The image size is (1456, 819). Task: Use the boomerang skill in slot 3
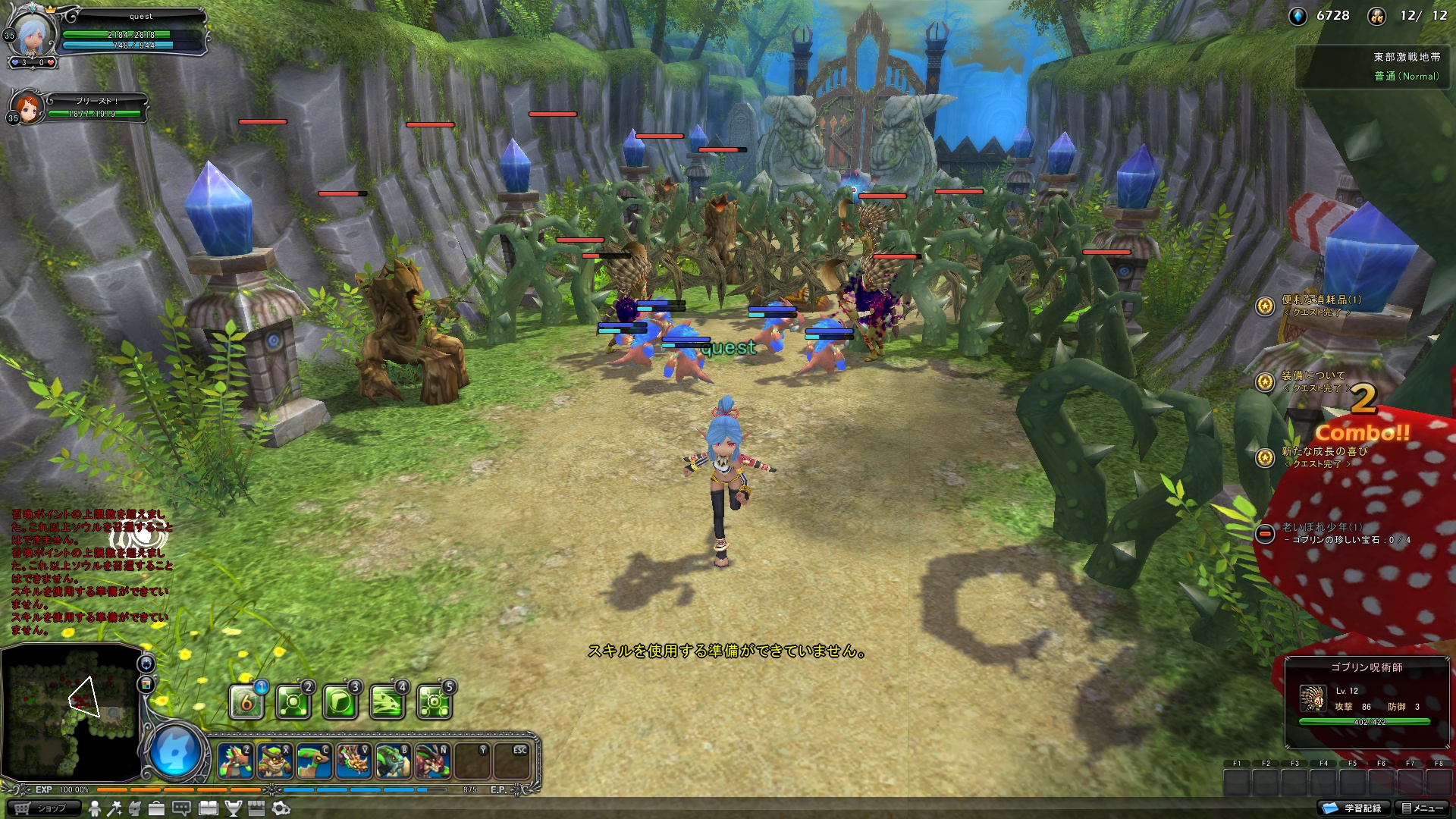tap(340, 702)
